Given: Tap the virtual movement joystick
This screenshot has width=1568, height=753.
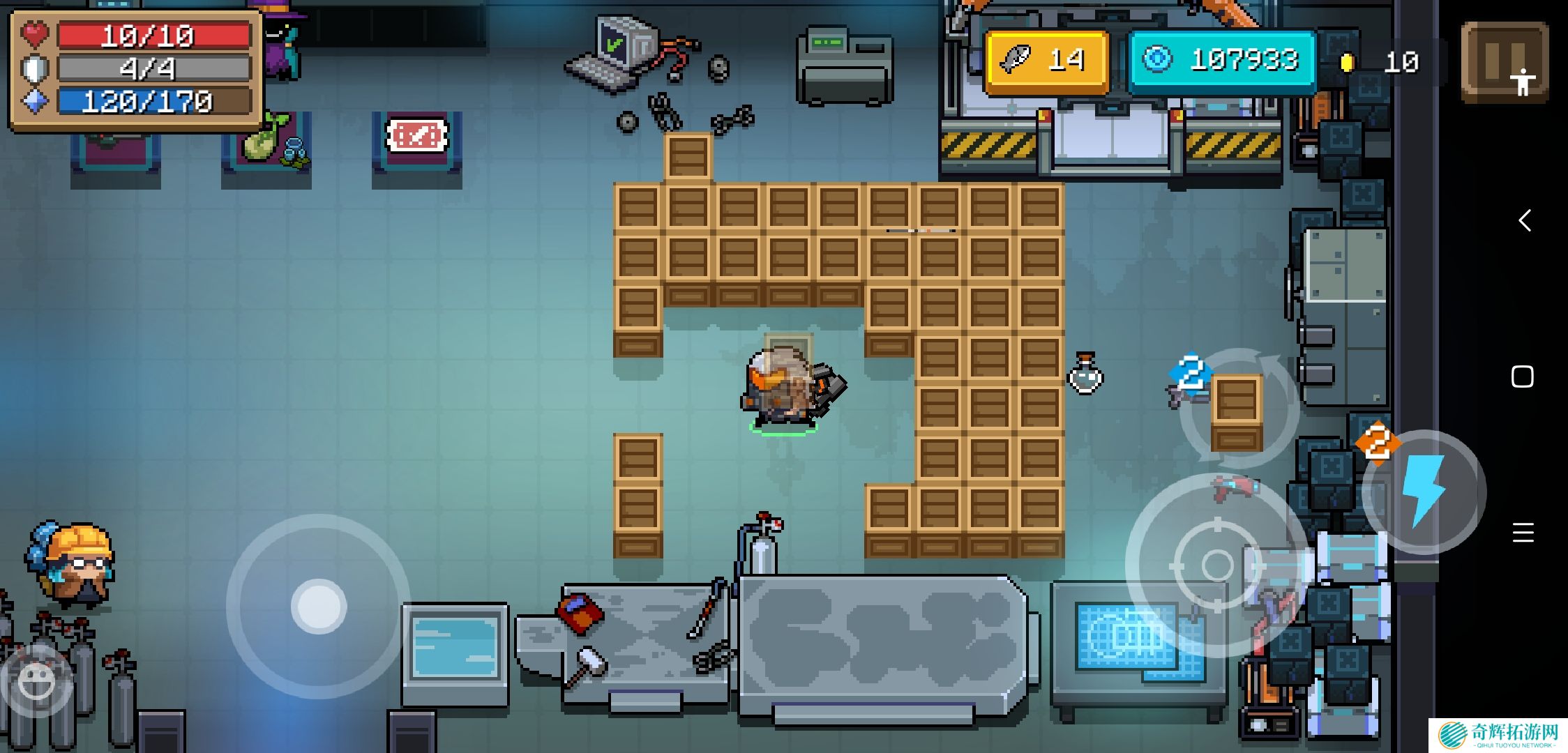Looking at the screenshot, I should [x=319, y=606].
